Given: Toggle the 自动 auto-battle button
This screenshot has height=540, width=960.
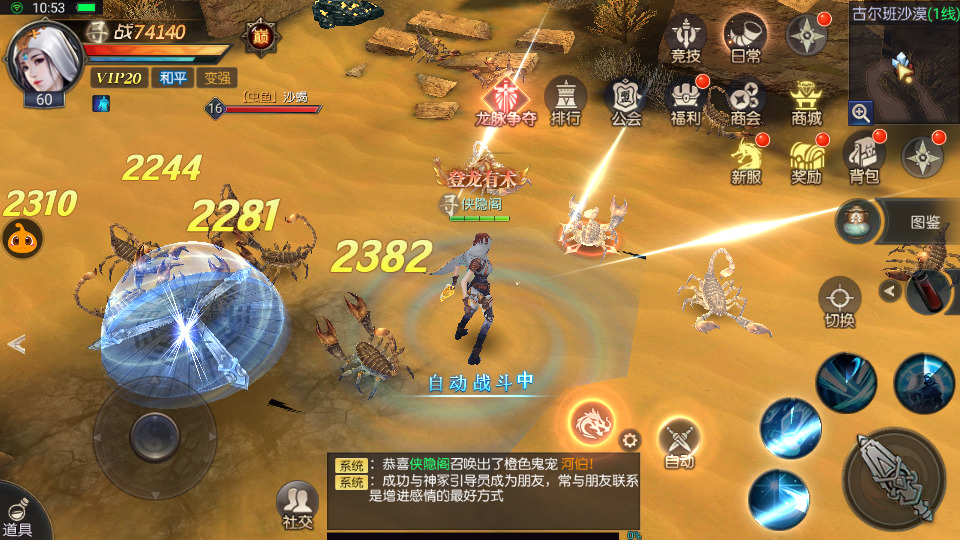Looking at the screenshot, I should tap(680, 441).
